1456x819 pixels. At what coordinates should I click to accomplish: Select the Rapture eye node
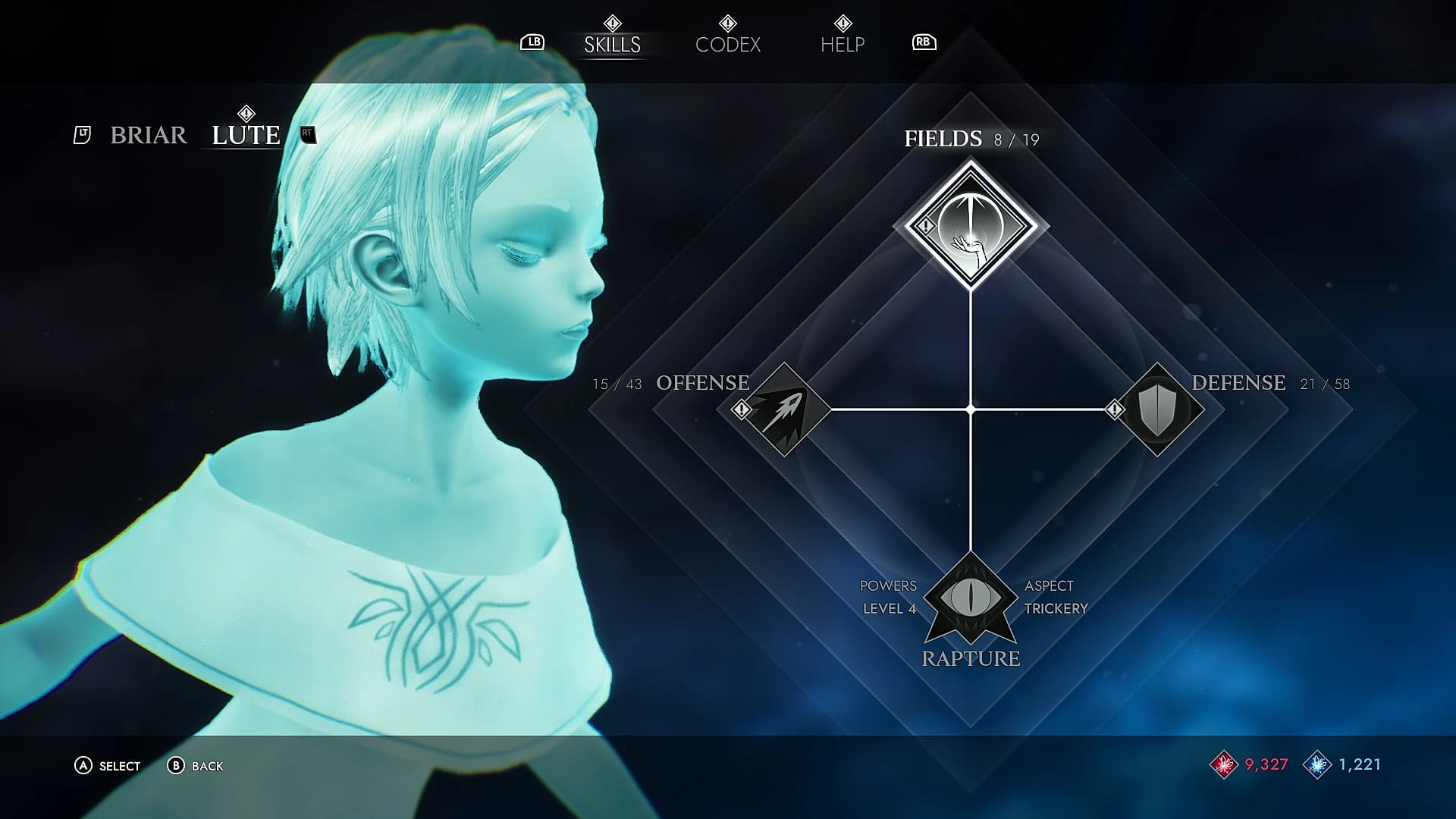pos(971,598)
